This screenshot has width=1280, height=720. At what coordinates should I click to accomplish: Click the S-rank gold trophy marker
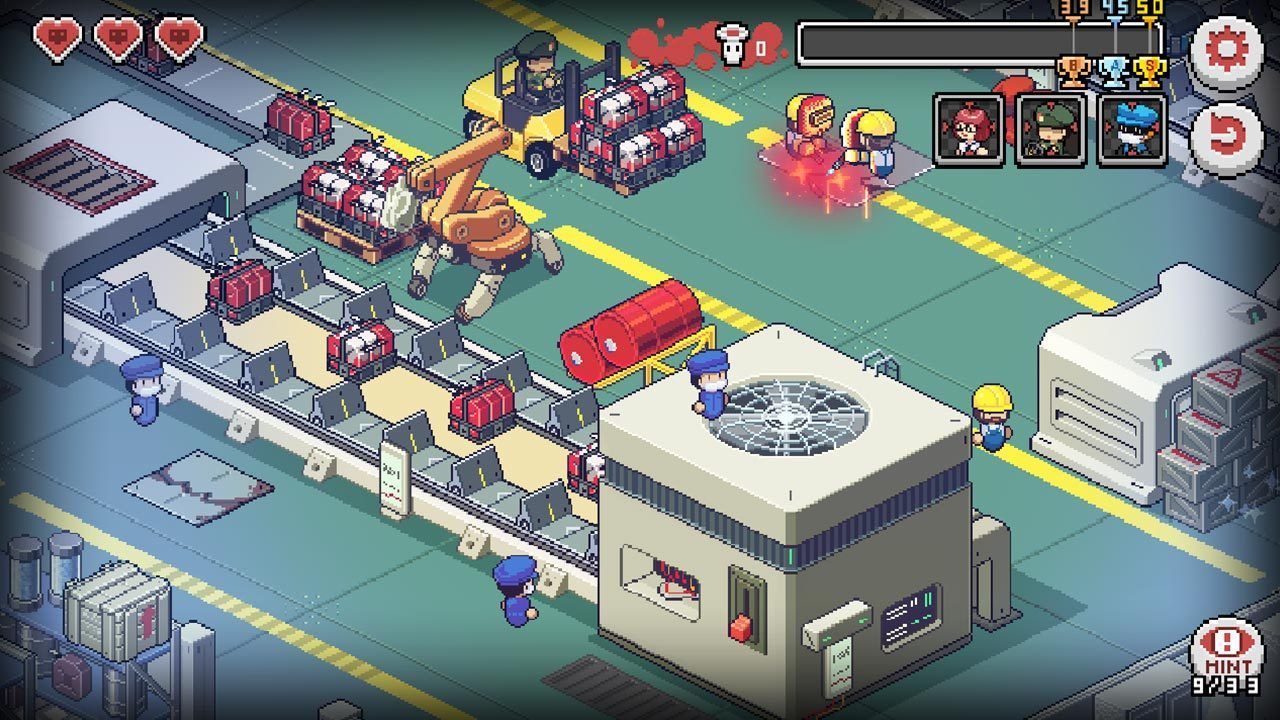point(1148,72)
